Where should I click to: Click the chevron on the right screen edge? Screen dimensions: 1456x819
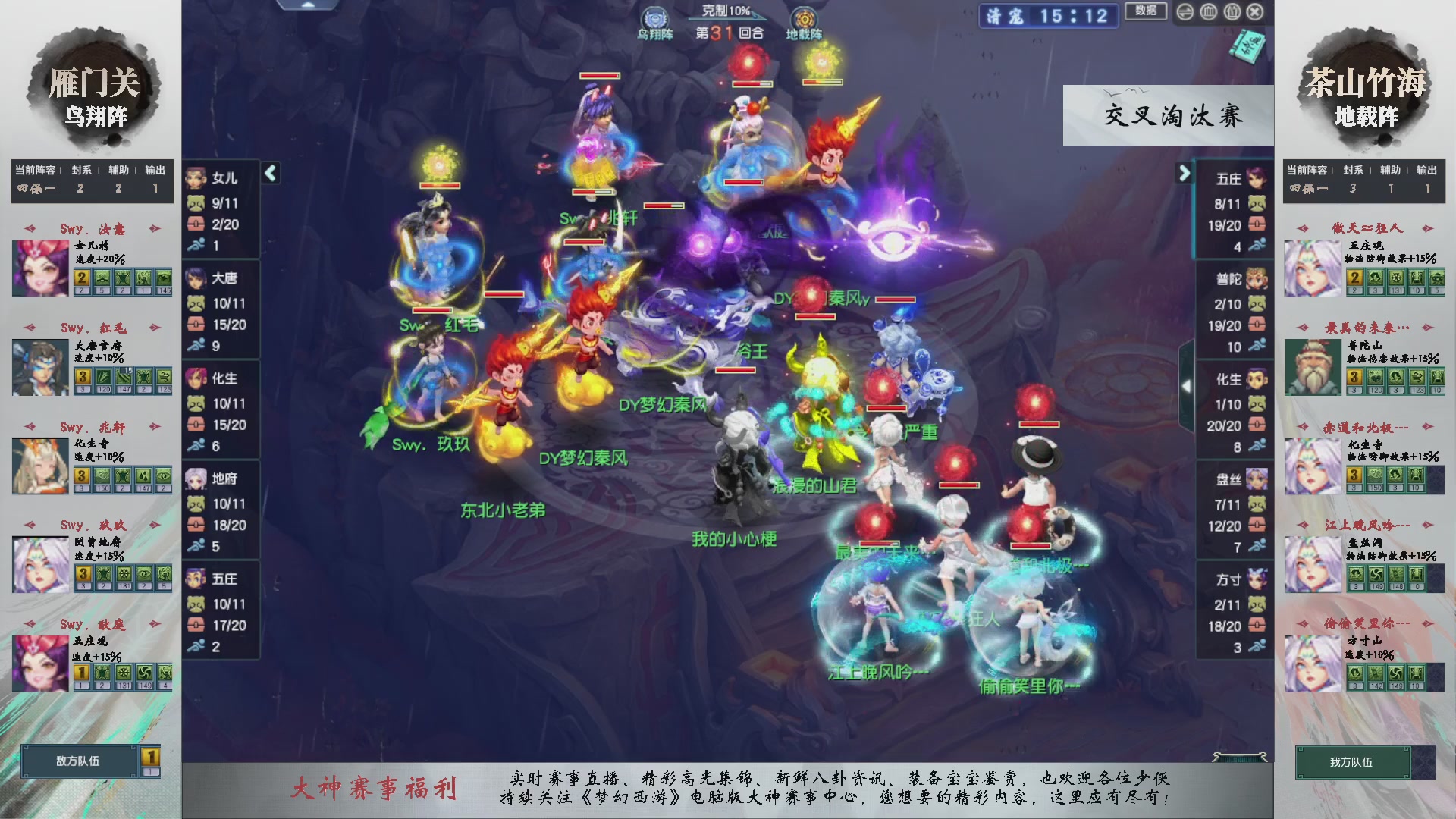(x=1187, y=385)
